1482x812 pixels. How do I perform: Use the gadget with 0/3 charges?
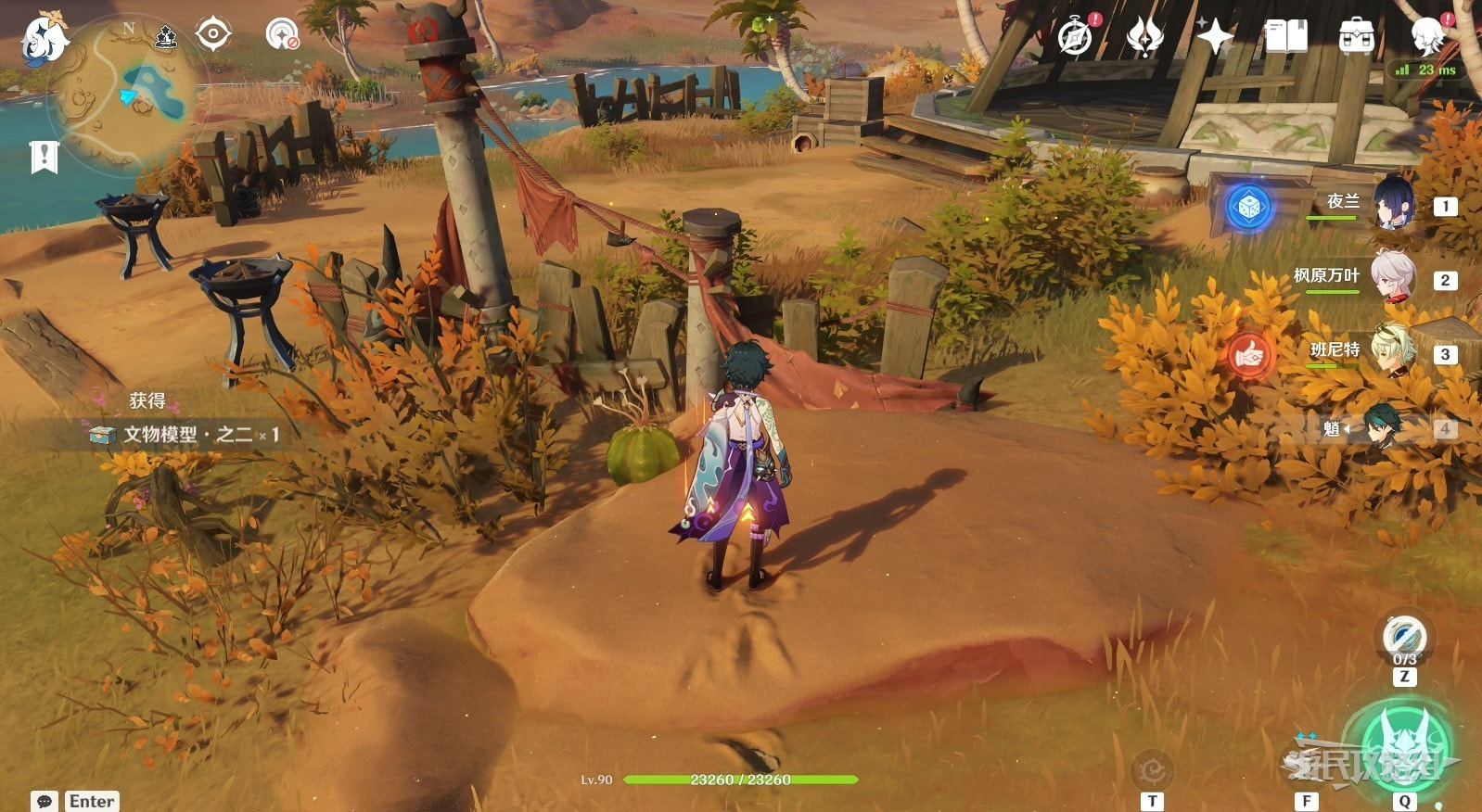pyautogui.click(x=1404, y=638)
